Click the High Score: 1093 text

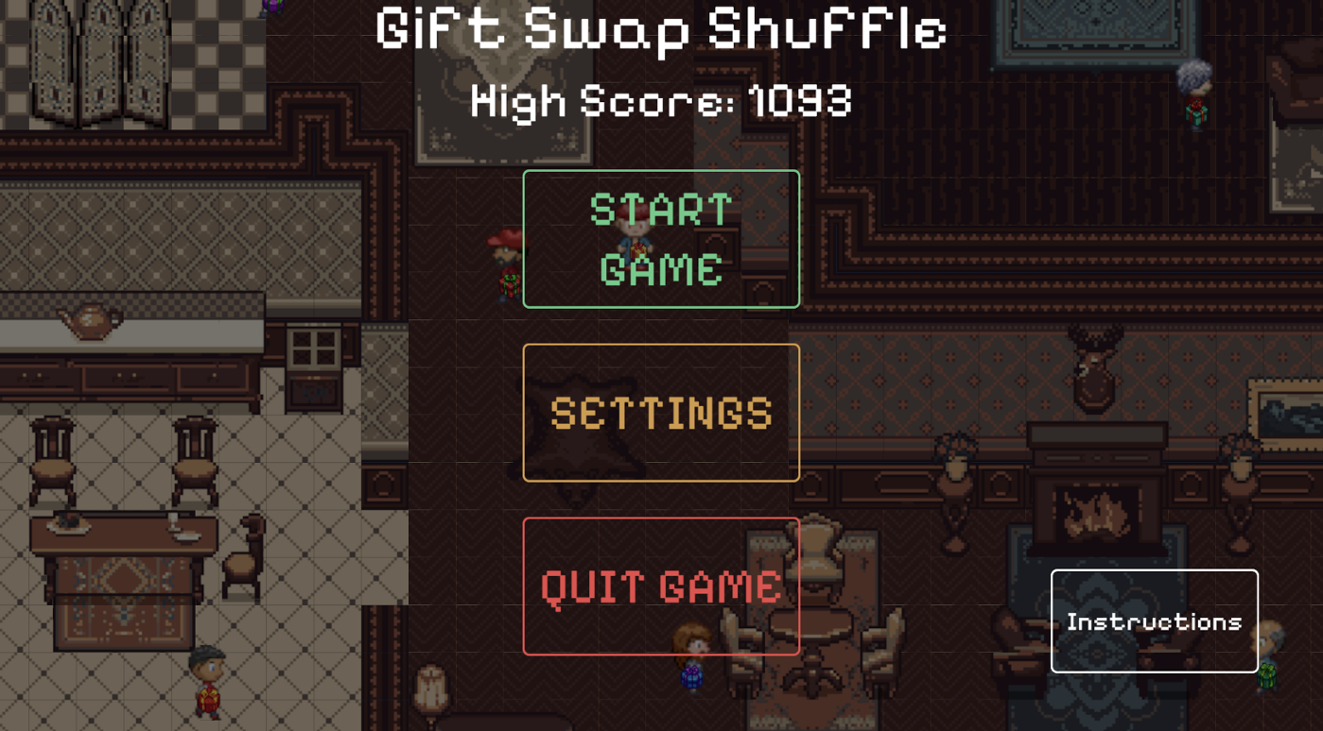click(x=661, y=100)
